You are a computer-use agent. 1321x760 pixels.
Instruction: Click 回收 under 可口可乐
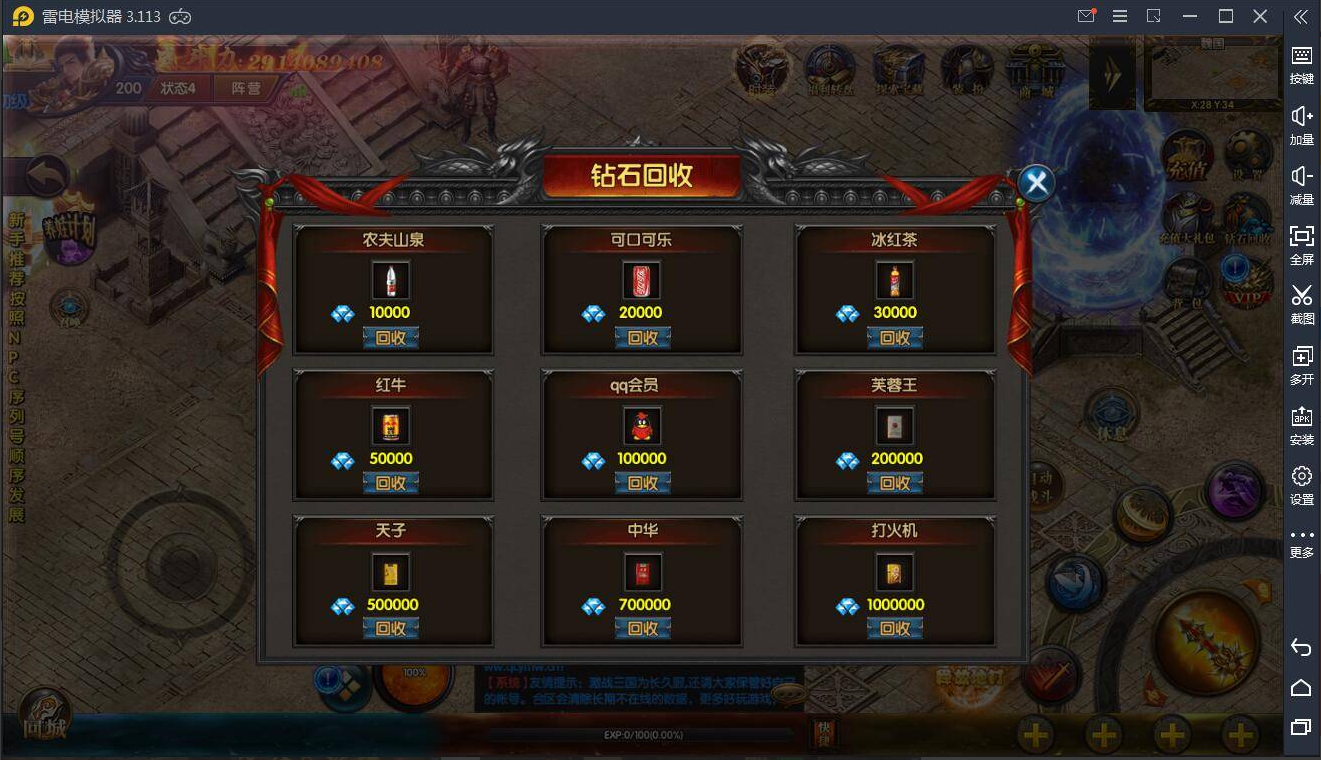[642, 337]
